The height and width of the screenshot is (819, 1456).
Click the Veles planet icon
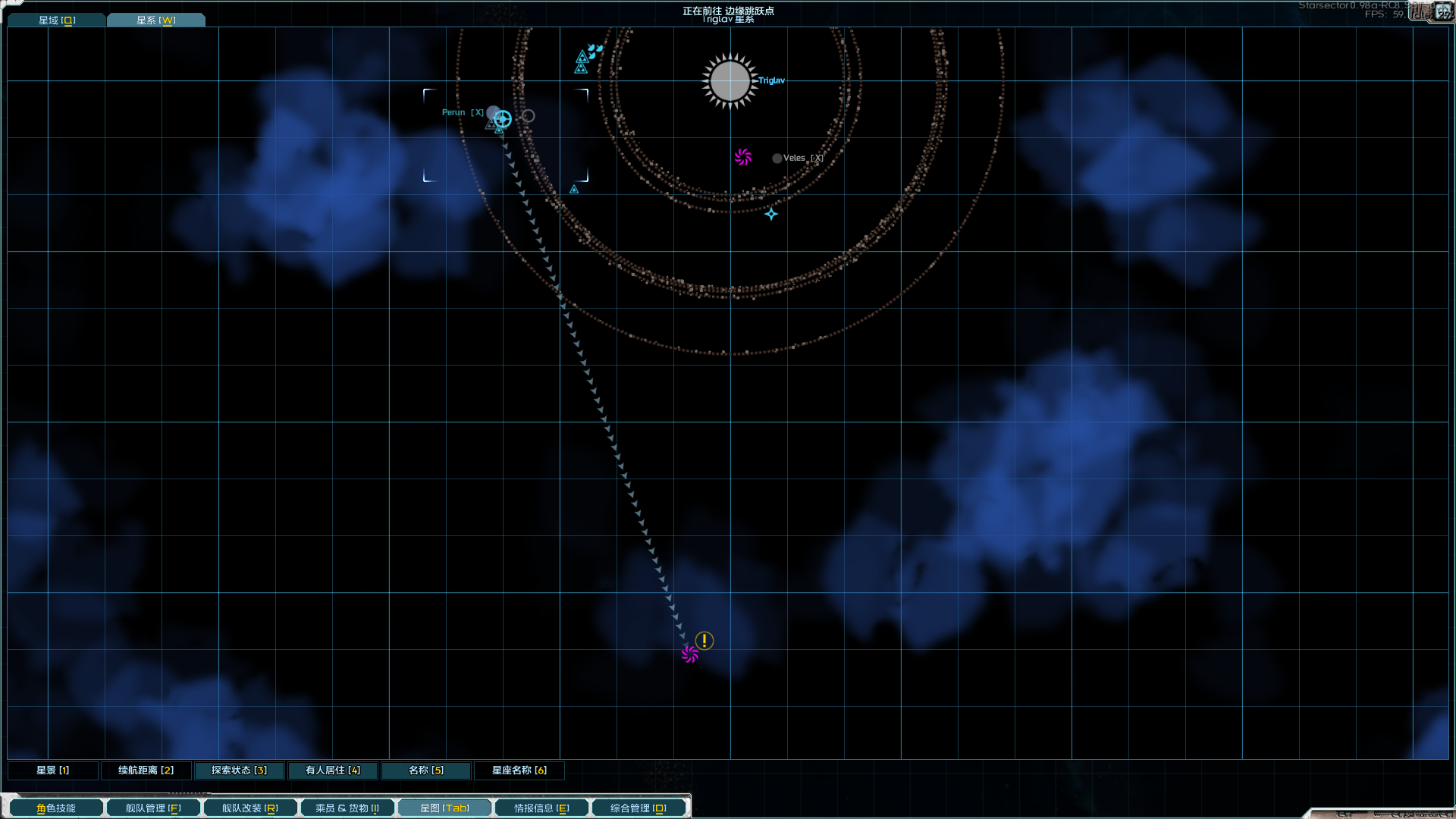(777, 158)
